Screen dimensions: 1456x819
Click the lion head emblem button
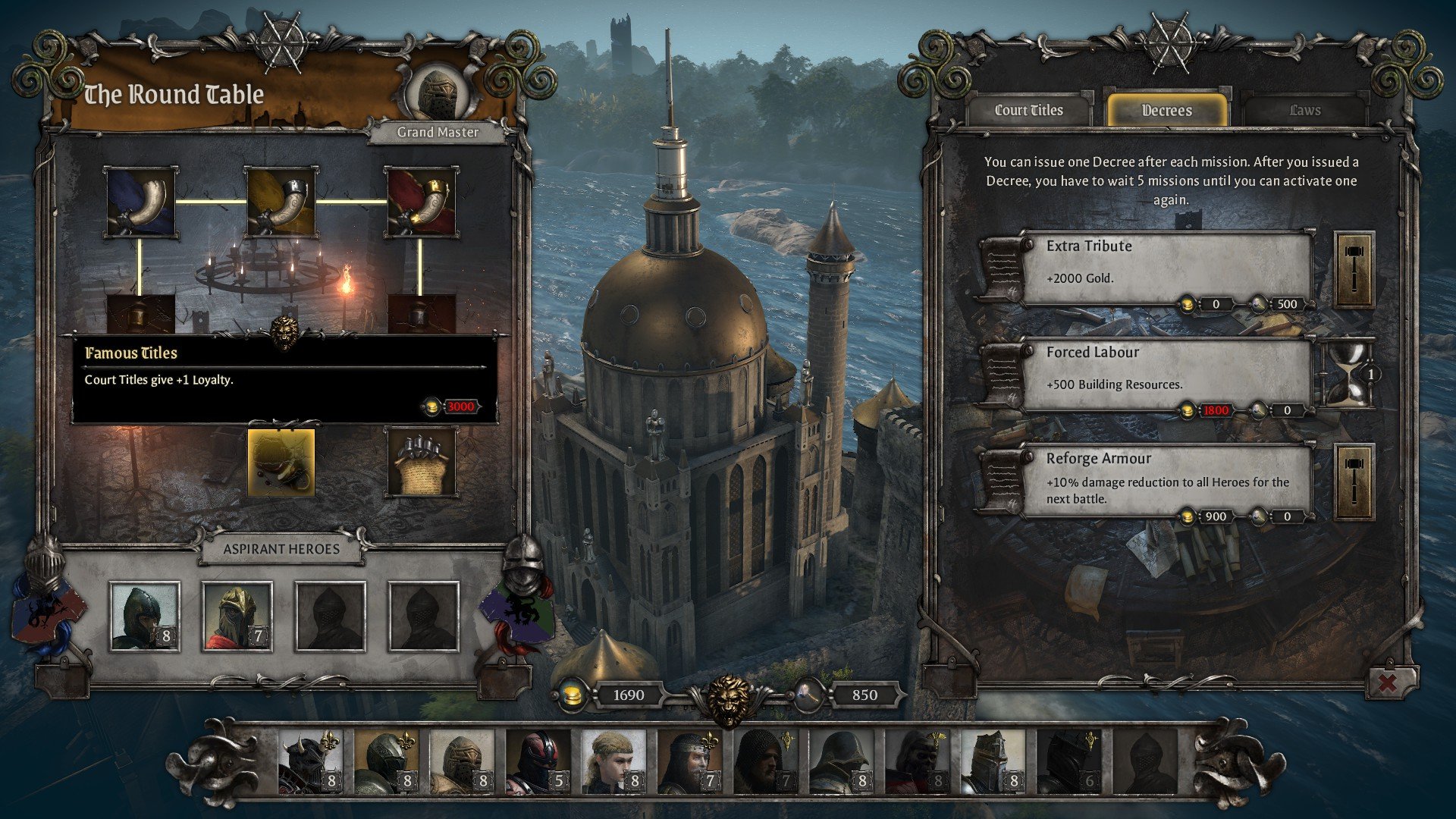point(729,699)
